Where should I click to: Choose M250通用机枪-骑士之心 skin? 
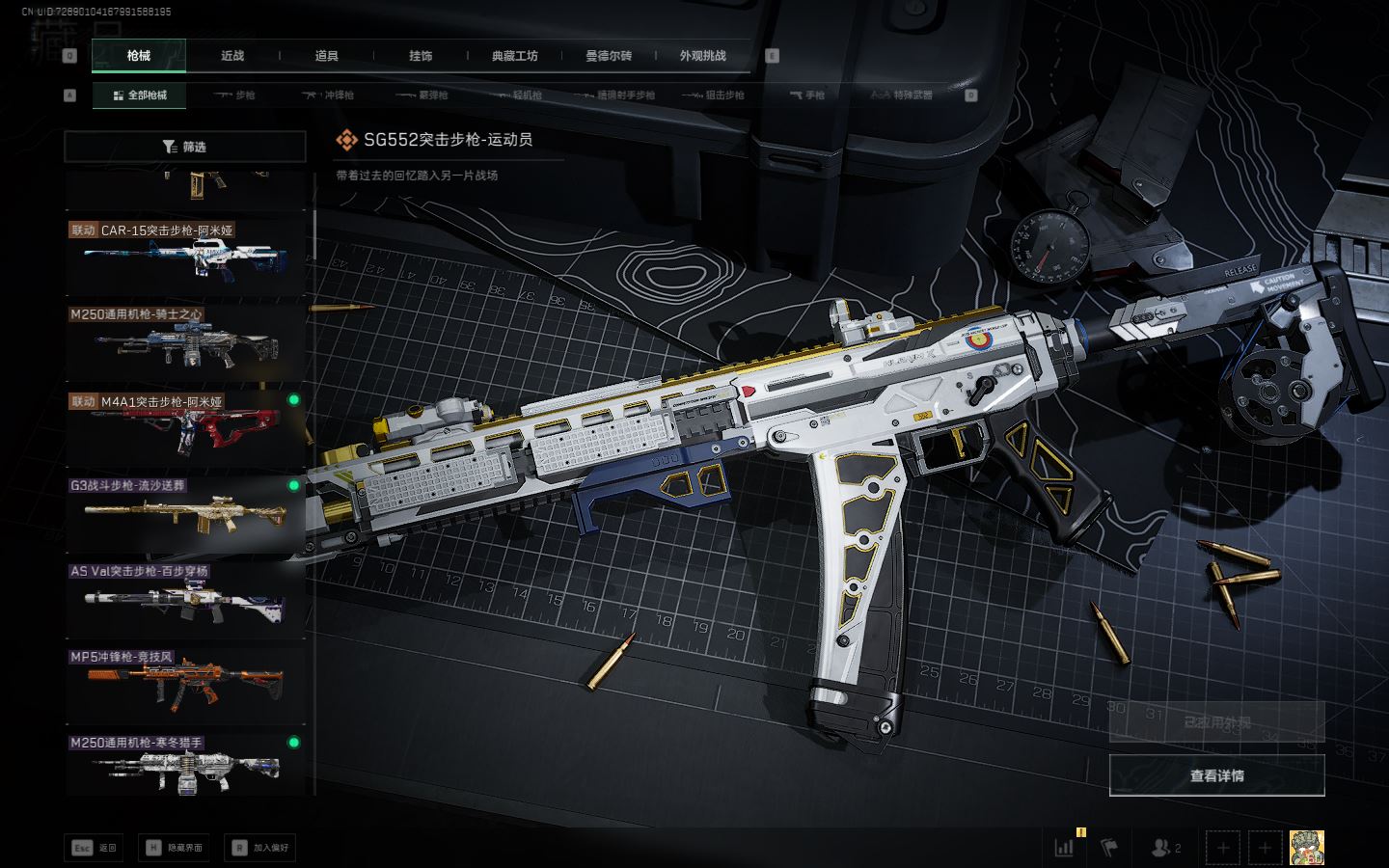click(x=185, y=340)
